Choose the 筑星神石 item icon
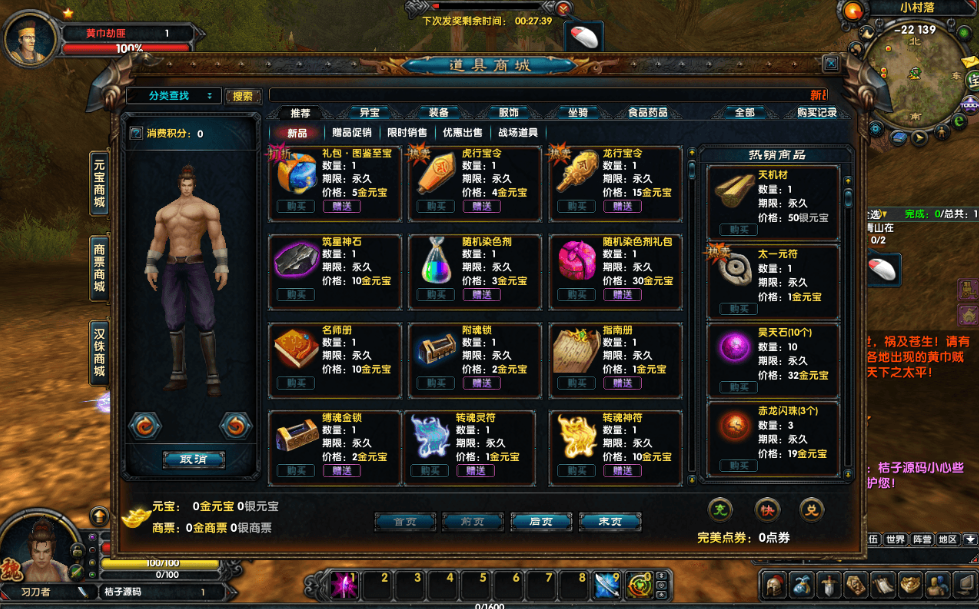Viewport: 979px width, 609px height. [295, 261]
